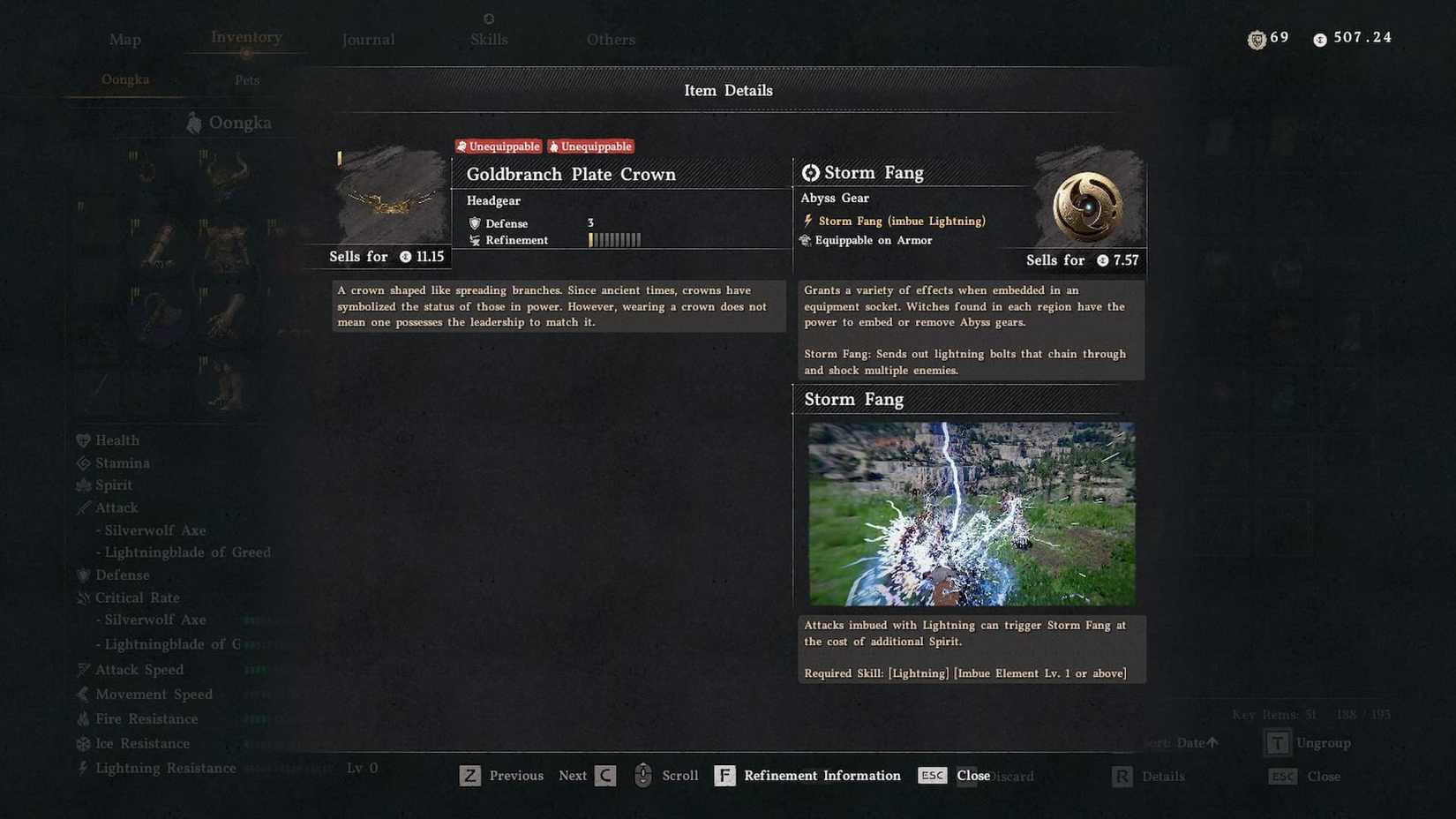Toggle the second Unequippable status tag
The width and height of the screenshot is (1456, 819).
(590, 146)
